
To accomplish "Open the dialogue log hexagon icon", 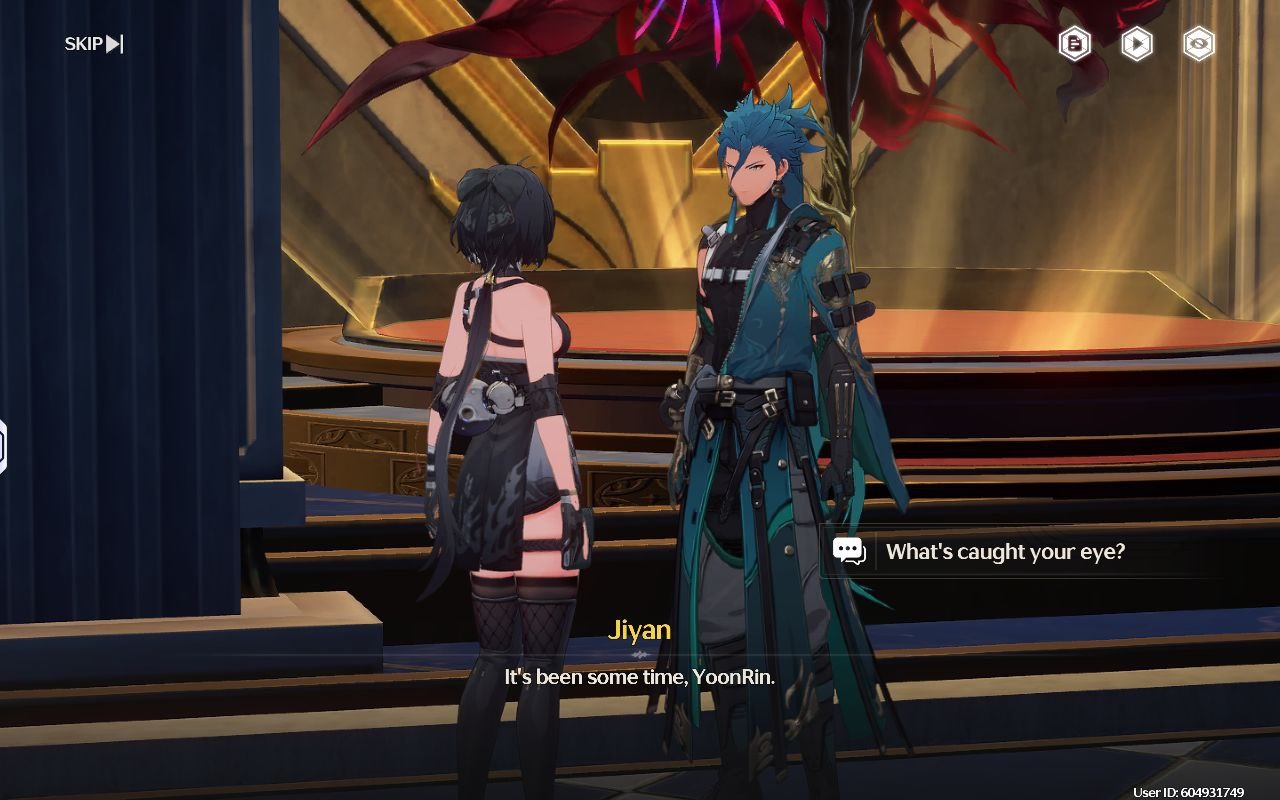I will point(1075,44).
